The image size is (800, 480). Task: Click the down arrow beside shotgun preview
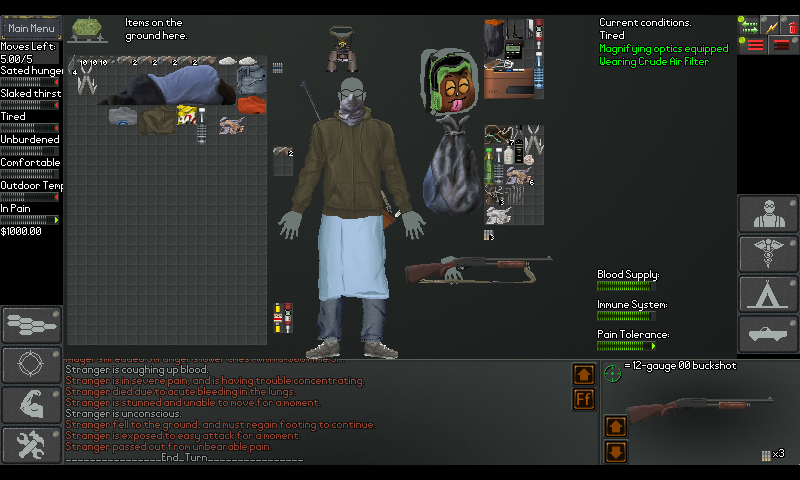[616, 452]
